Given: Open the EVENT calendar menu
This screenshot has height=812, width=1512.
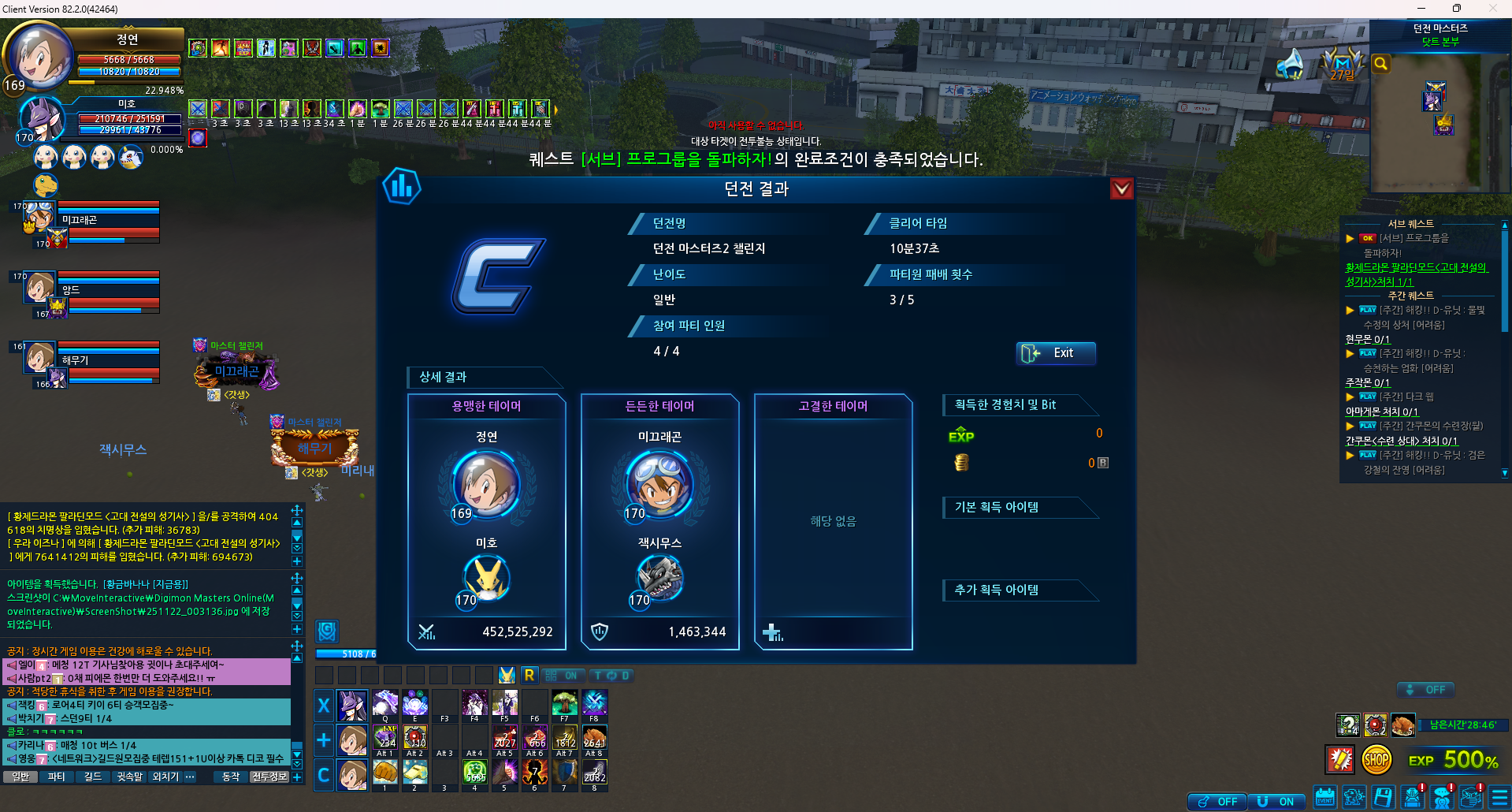Looking at the screenshot, I should coord(1325,798).
